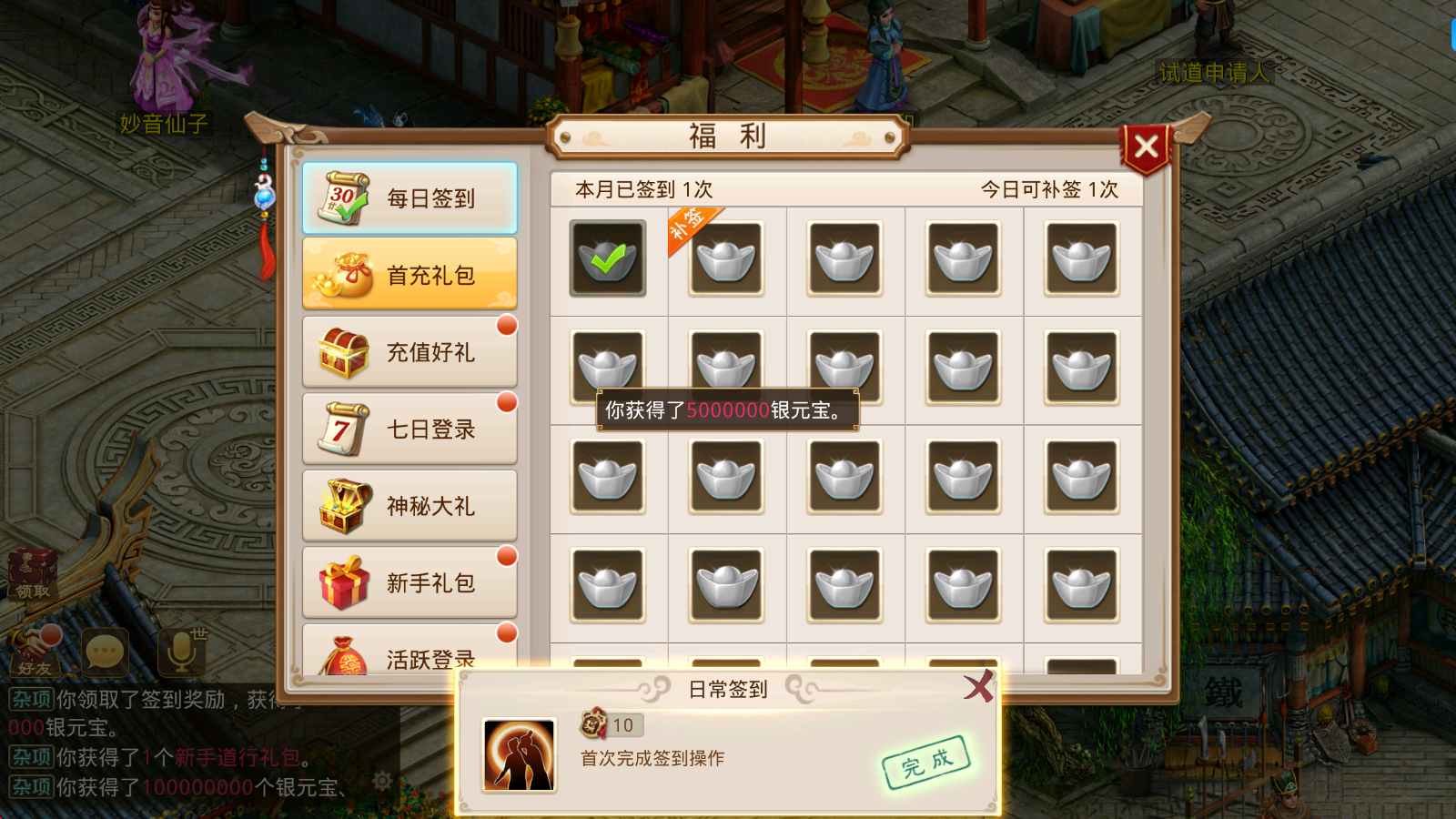Click the 领取 reward icon on the left edge

coord(32,573)
